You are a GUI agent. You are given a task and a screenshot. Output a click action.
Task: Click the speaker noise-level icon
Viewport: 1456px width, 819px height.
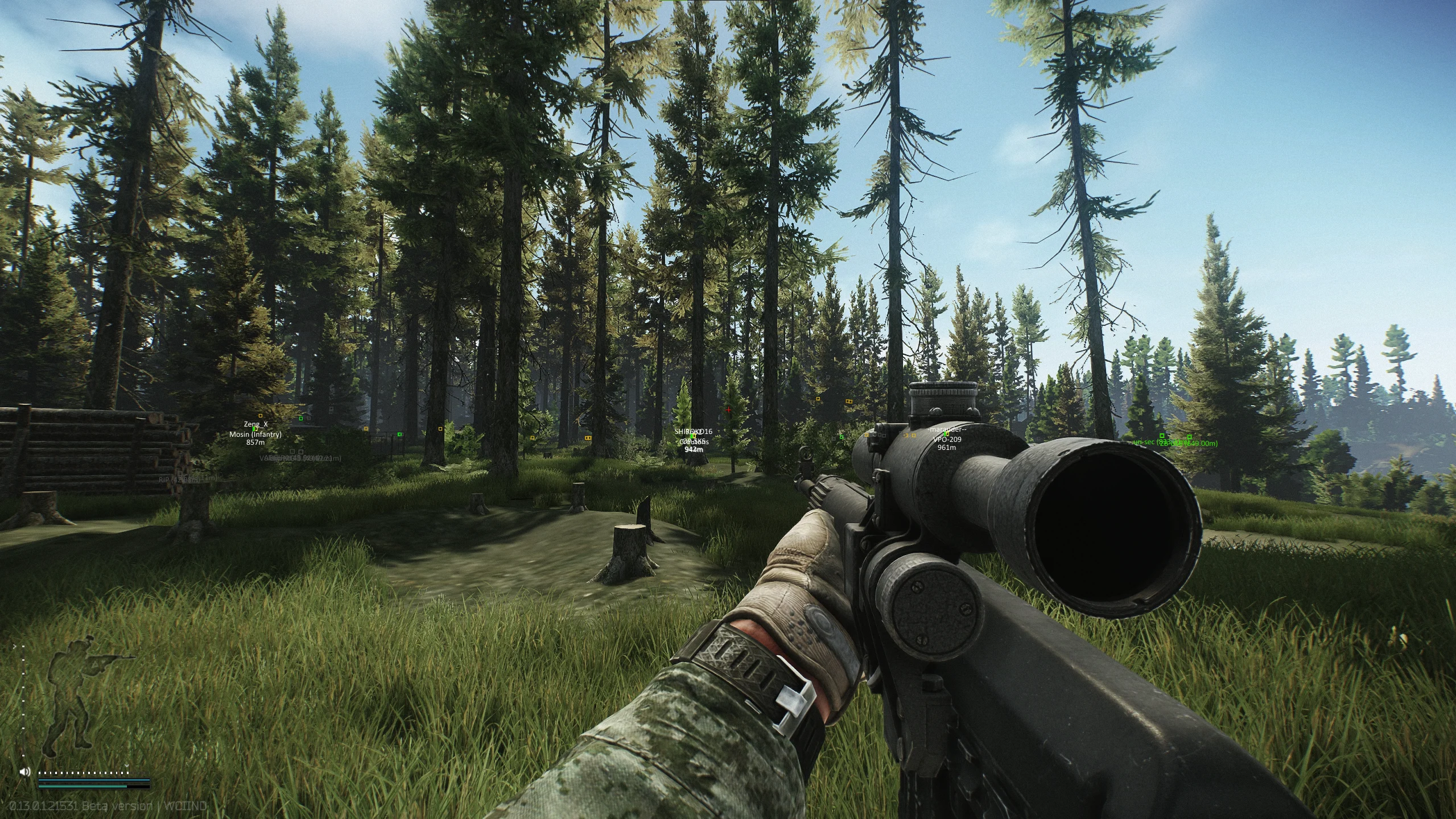coord(24,772)
